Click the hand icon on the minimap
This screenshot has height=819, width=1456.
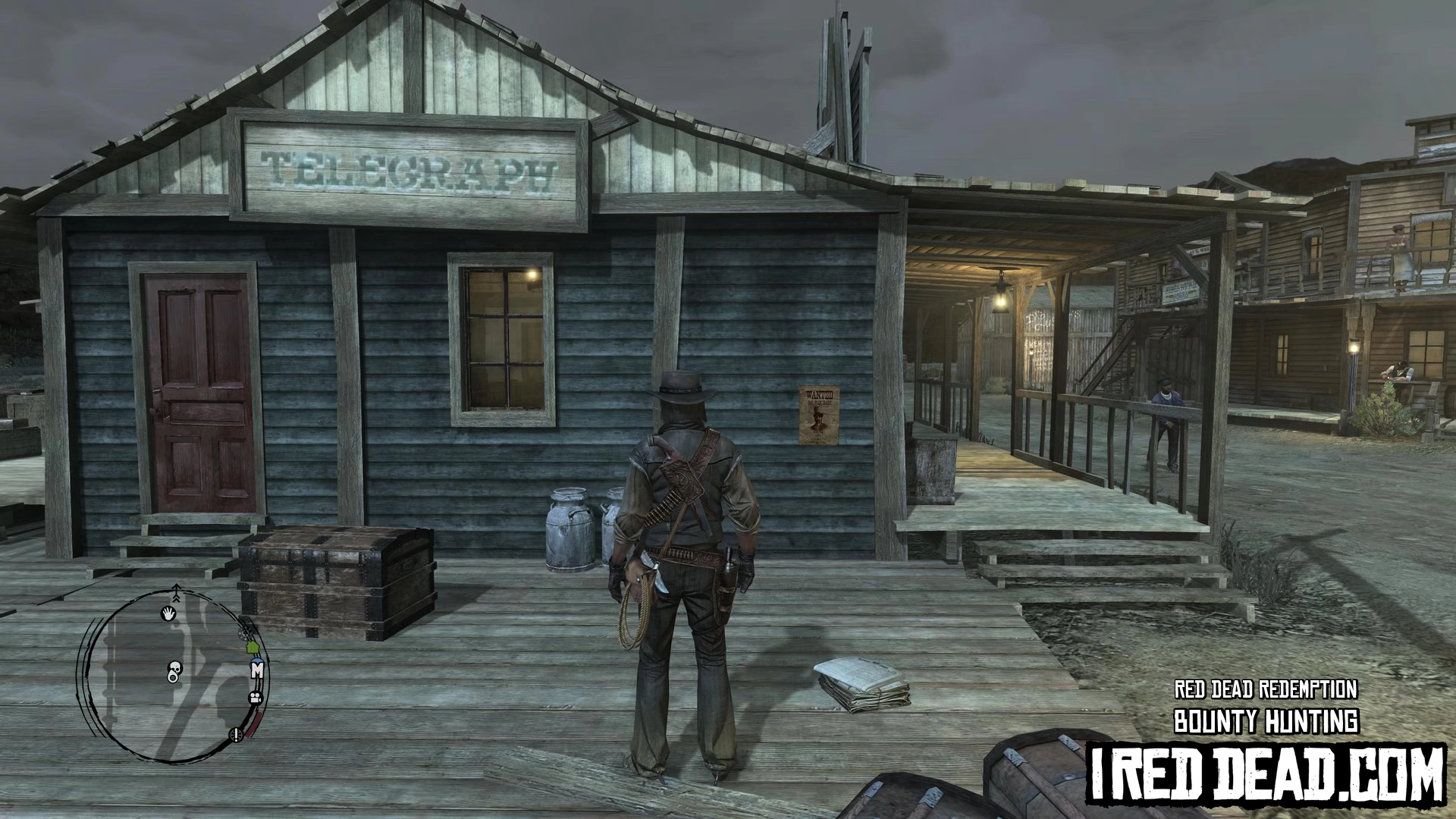tap(168, 613)
